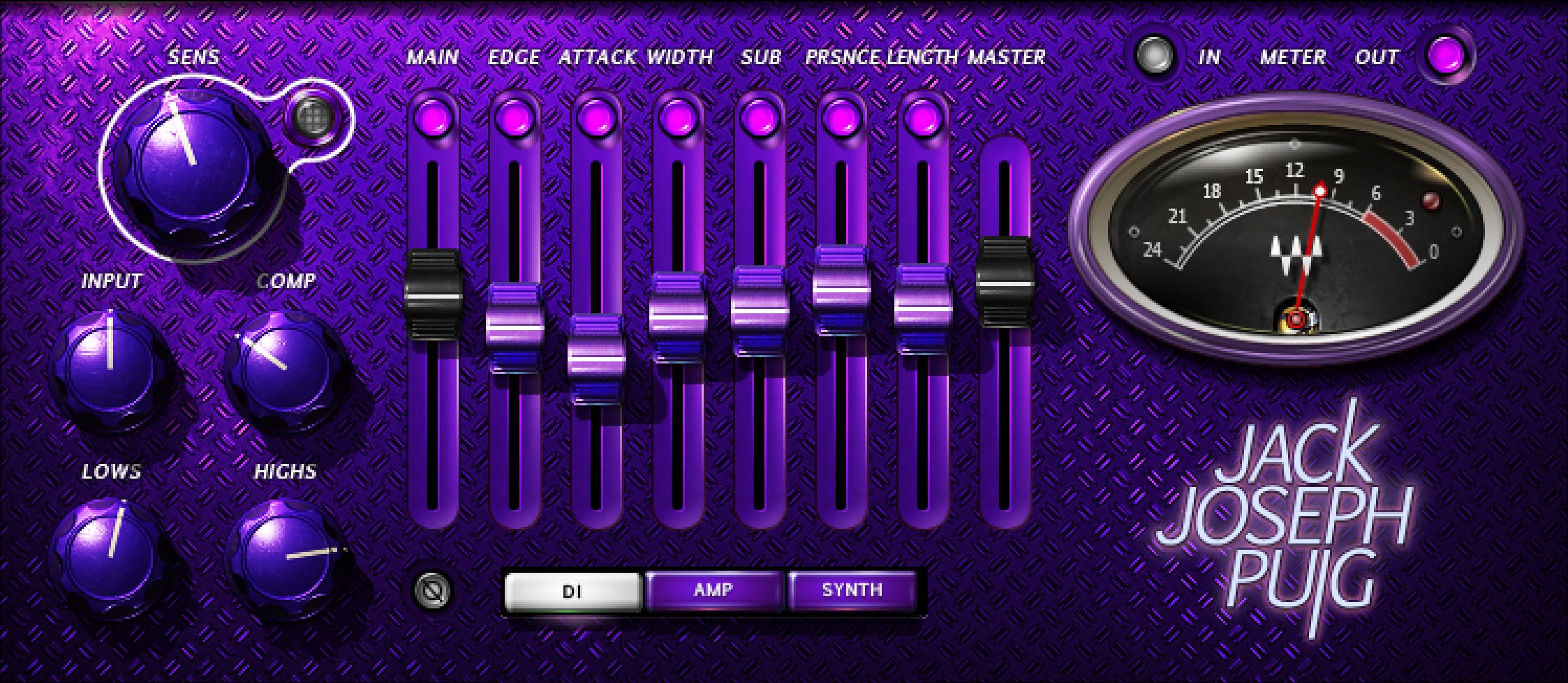Set the meter to IN with its button
This screenshot has height=683, width=1568.
pyautogui.click(x=1154, y=56)
